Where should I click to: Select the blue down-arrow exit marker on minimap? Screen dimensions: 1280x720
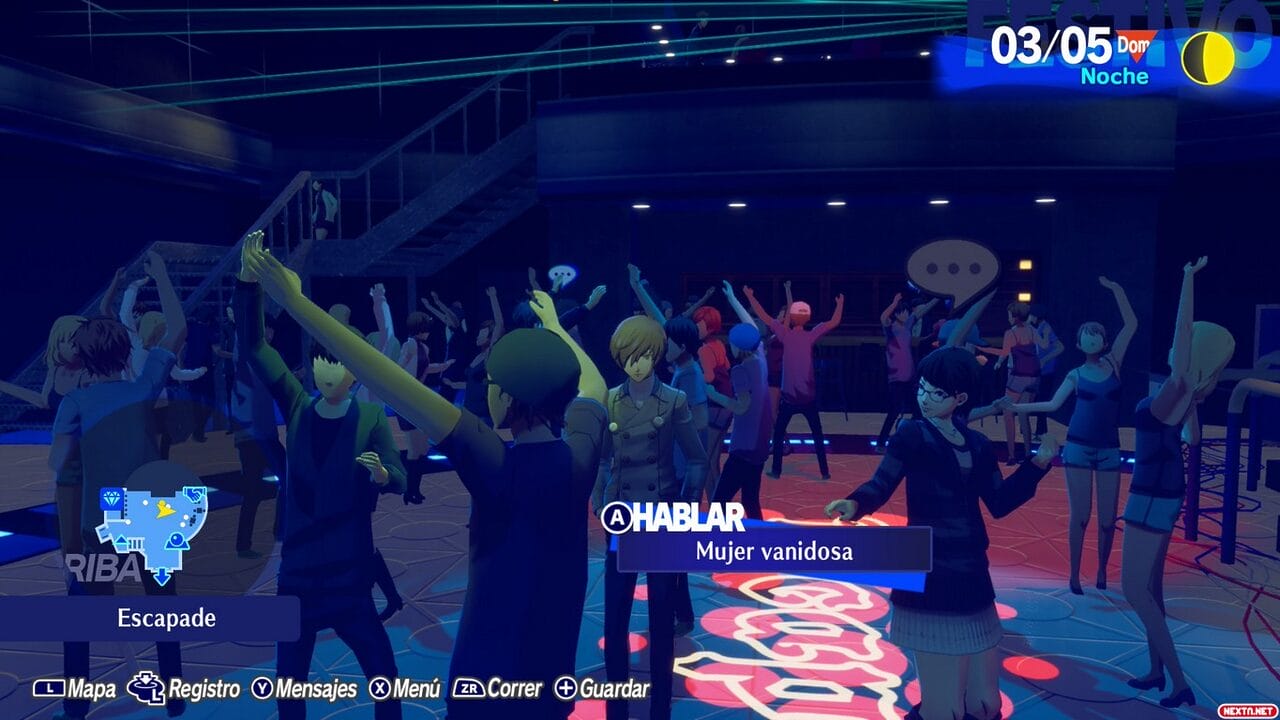tap(162, 576)
